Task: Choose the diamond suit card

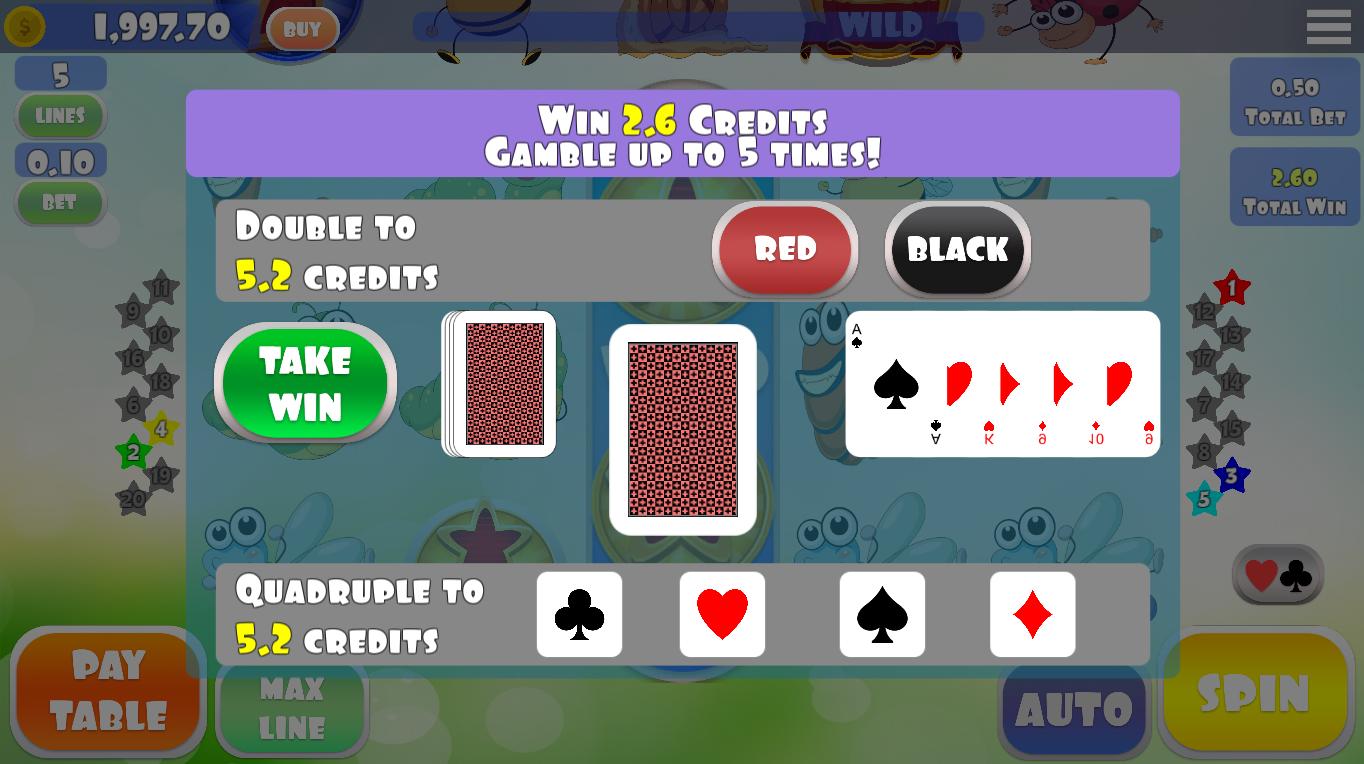Action: tap(1032, 614)
